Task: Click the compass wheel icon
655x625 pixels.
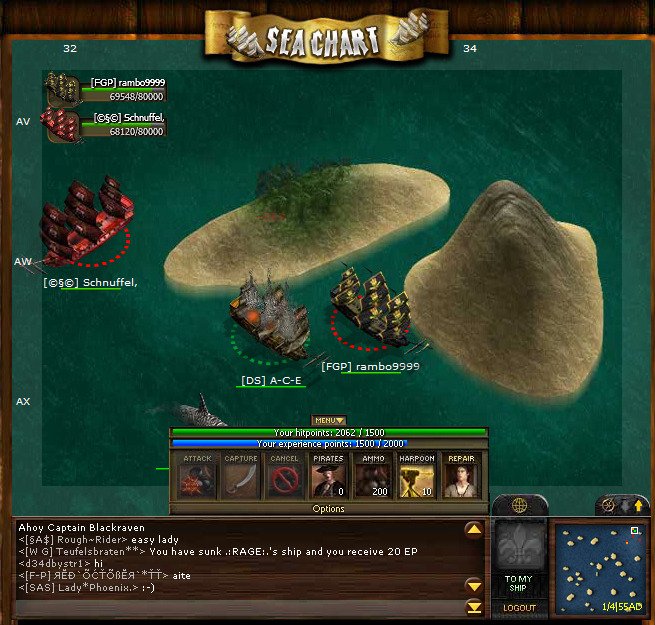Action: point(607,506)
